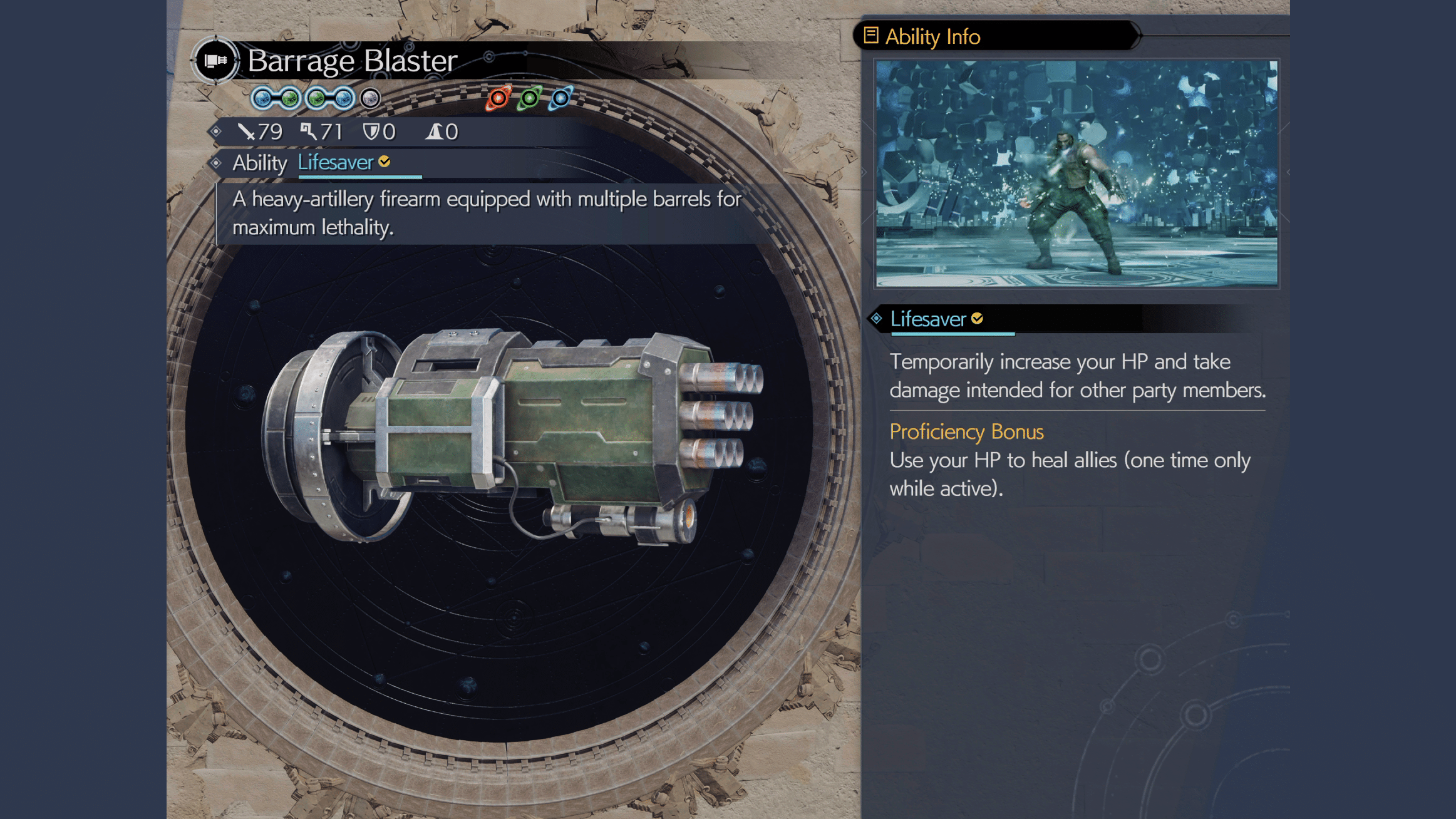Click the first linked blue materia slot
Viewport: 1456px width, 819px height.
262,98
